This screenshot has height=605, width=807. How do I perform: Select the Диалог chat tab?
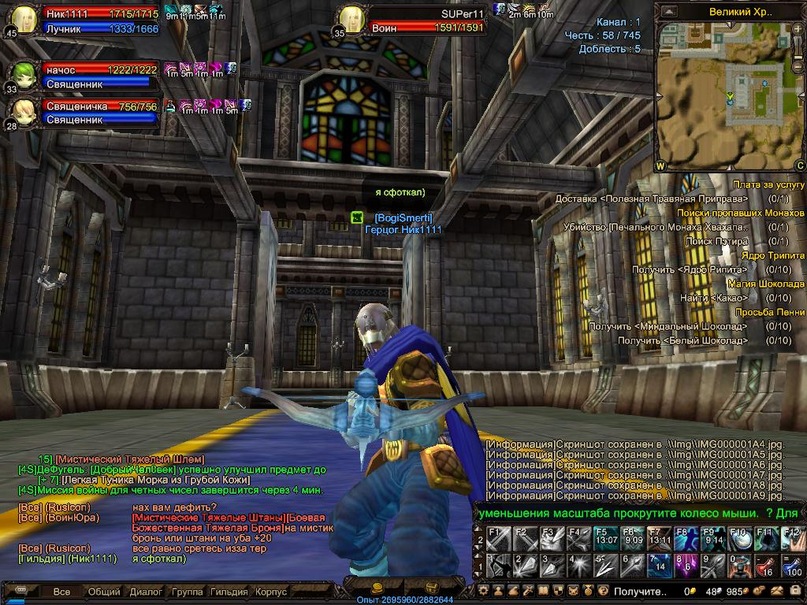pos(145,591)
